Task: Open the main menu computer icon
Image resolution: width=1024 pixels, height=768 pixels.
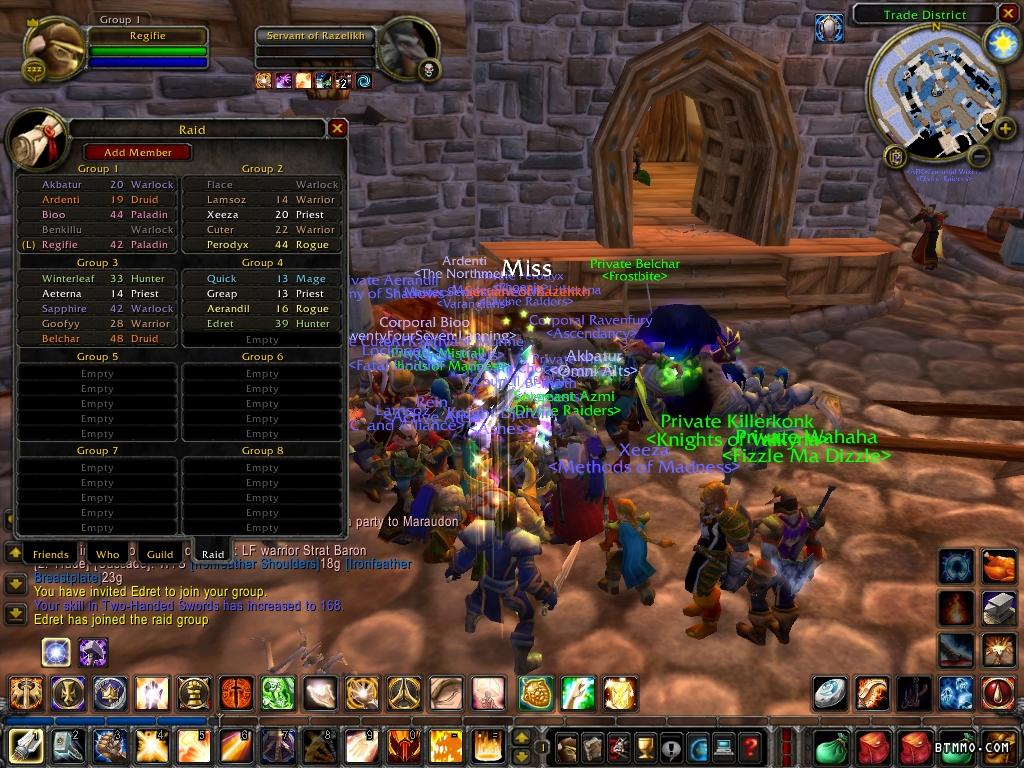Action: click(x=722, y=746)
